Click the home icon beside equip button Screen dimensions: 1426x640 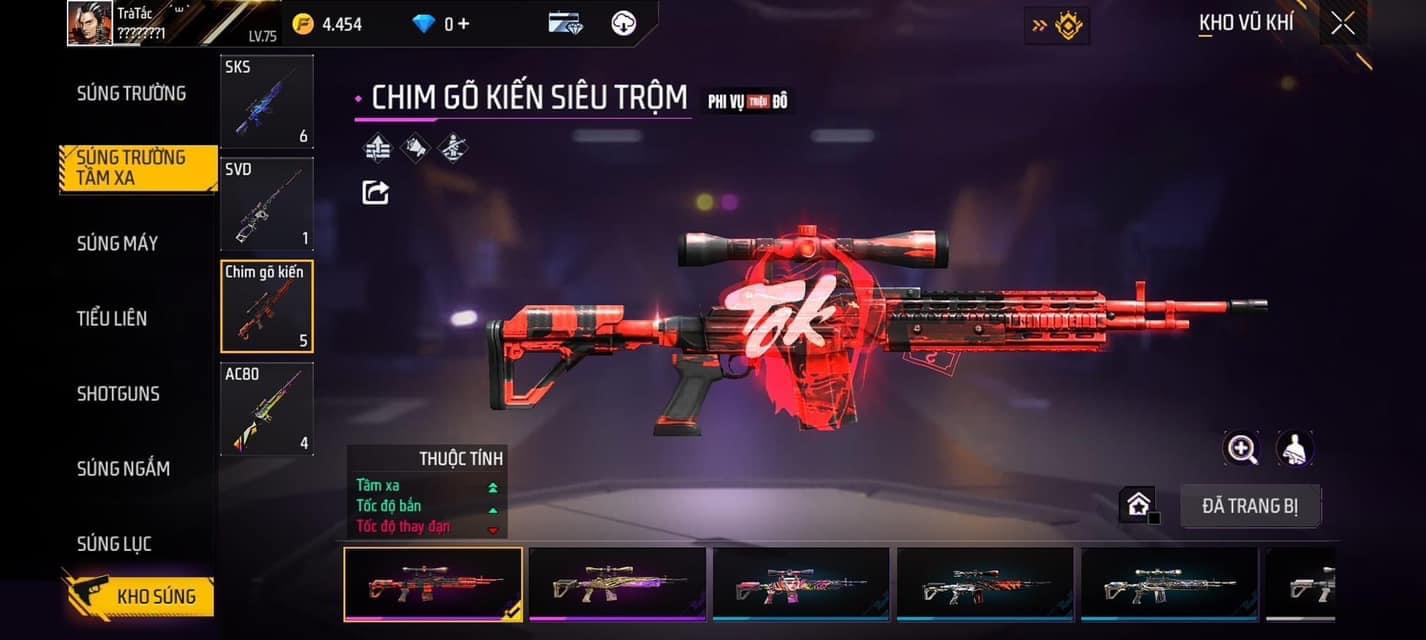(x=1138, y=505)
